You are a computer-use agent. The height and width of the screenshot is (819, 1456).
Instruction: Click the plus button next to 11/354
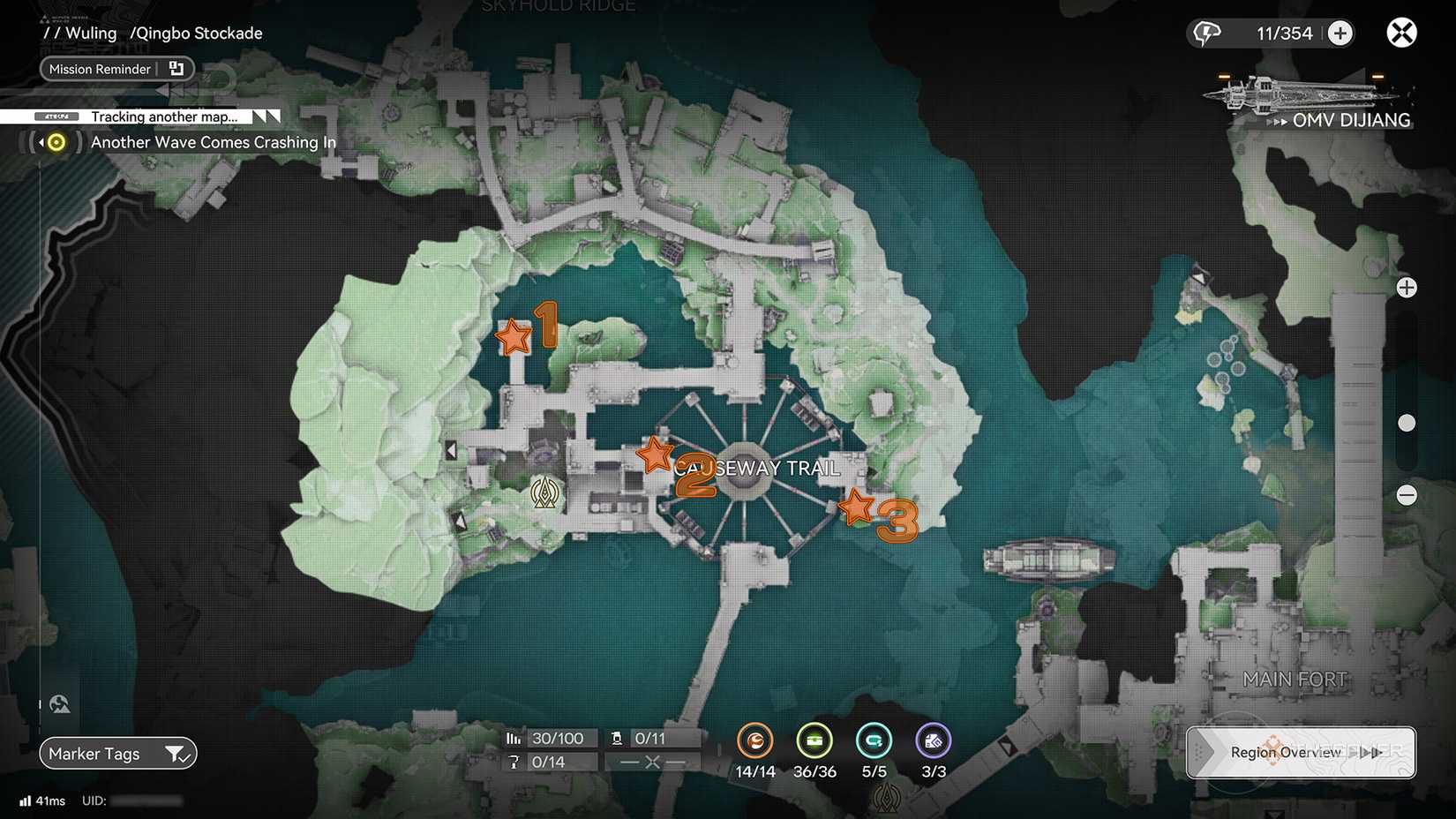tap(1340, 33)
